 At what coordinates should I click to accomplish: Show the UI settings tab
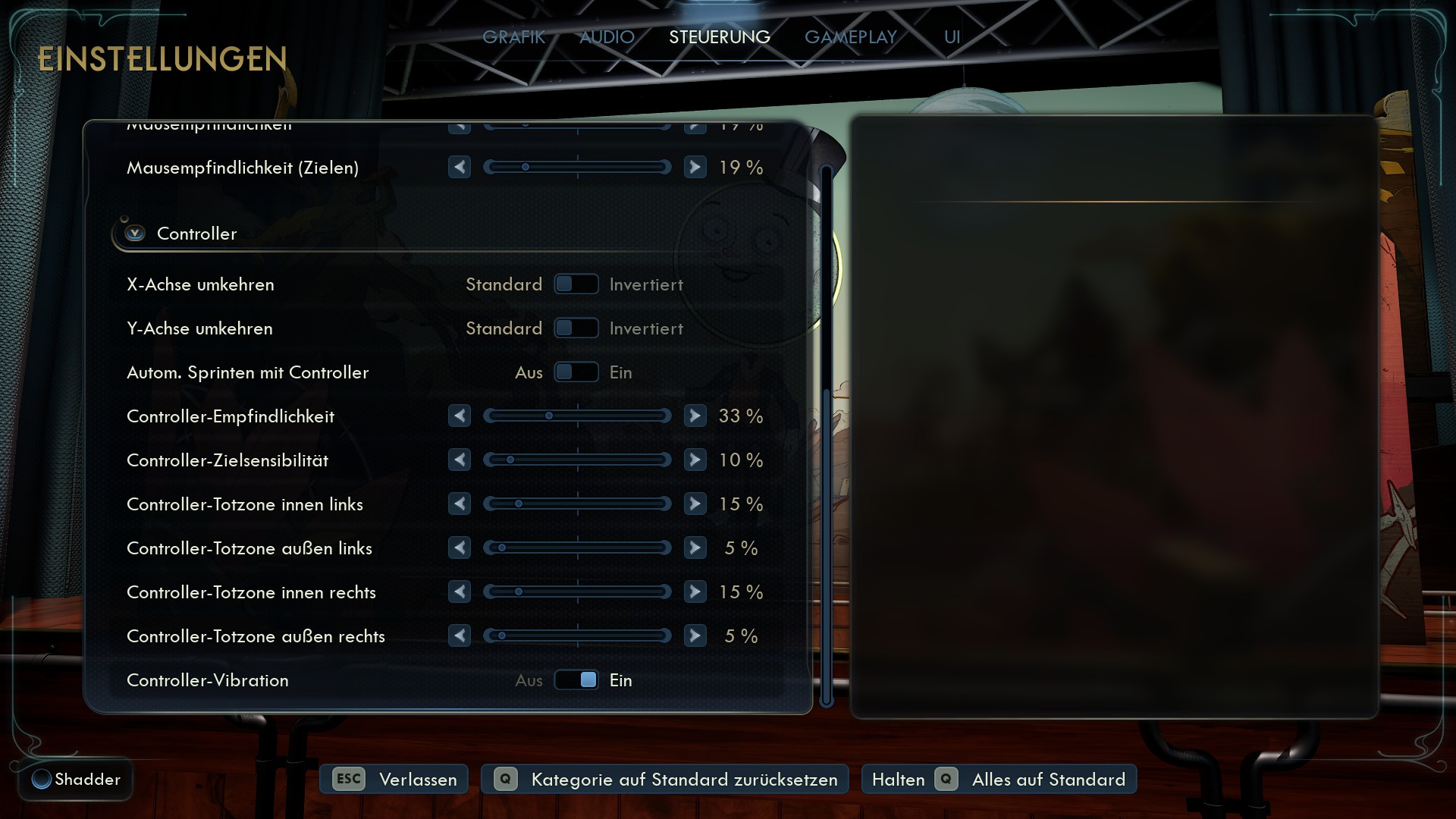(x=952, y=37)
